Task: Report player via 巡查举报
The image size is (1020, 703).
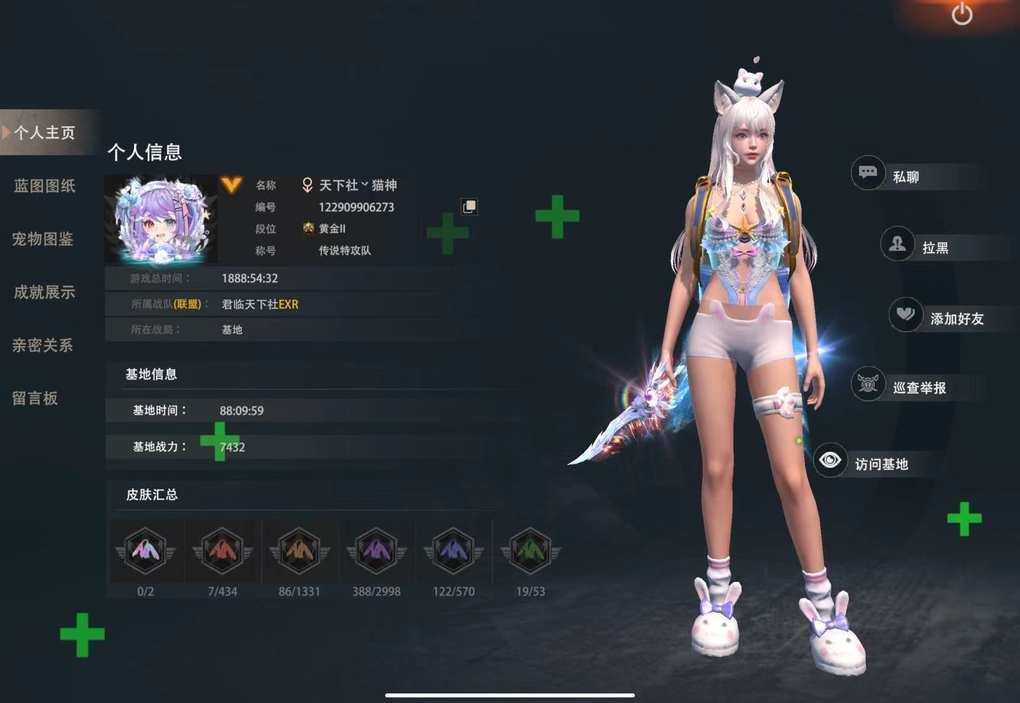Action: (x=917, y=387)
